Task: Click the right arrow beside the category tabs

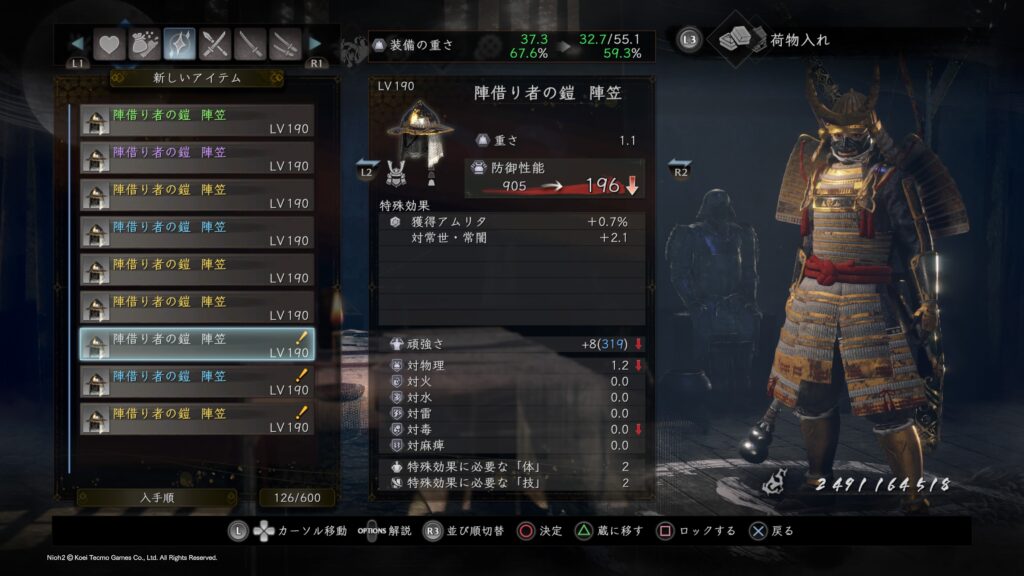Action: [x=315, y=44]
